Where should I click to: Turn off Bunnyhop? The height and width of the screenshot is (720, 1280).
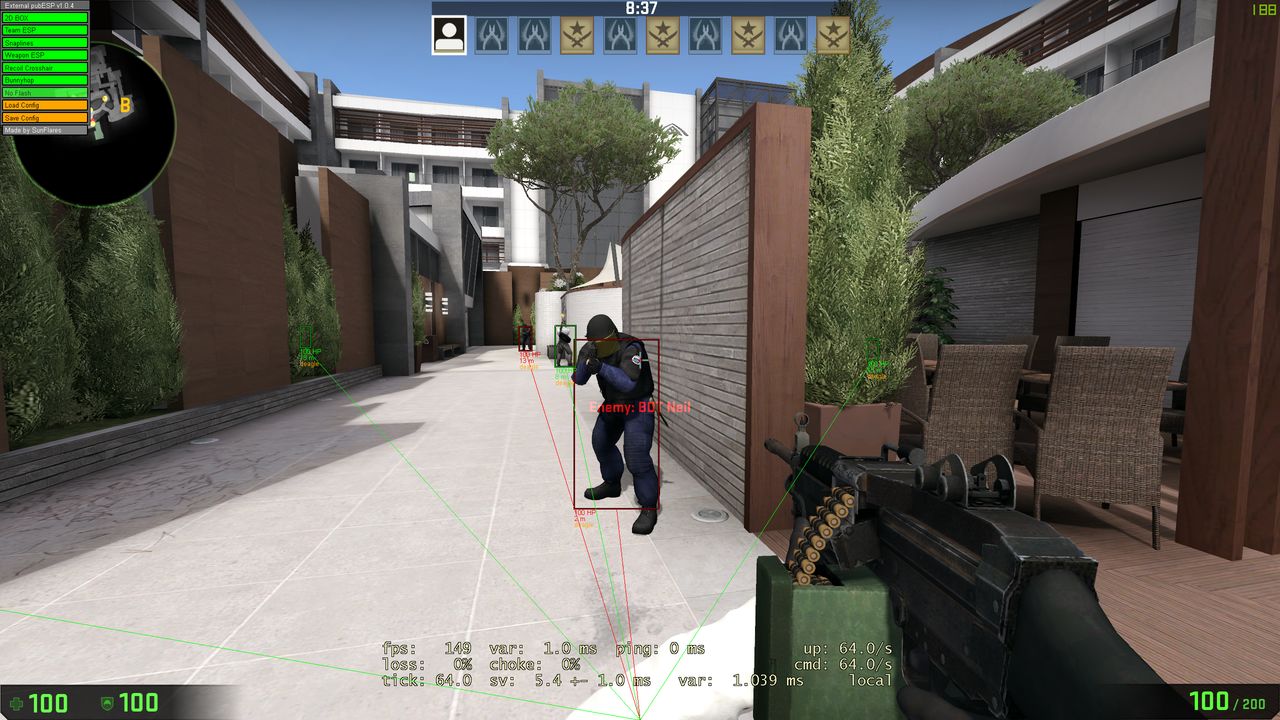tap(45, 80)
